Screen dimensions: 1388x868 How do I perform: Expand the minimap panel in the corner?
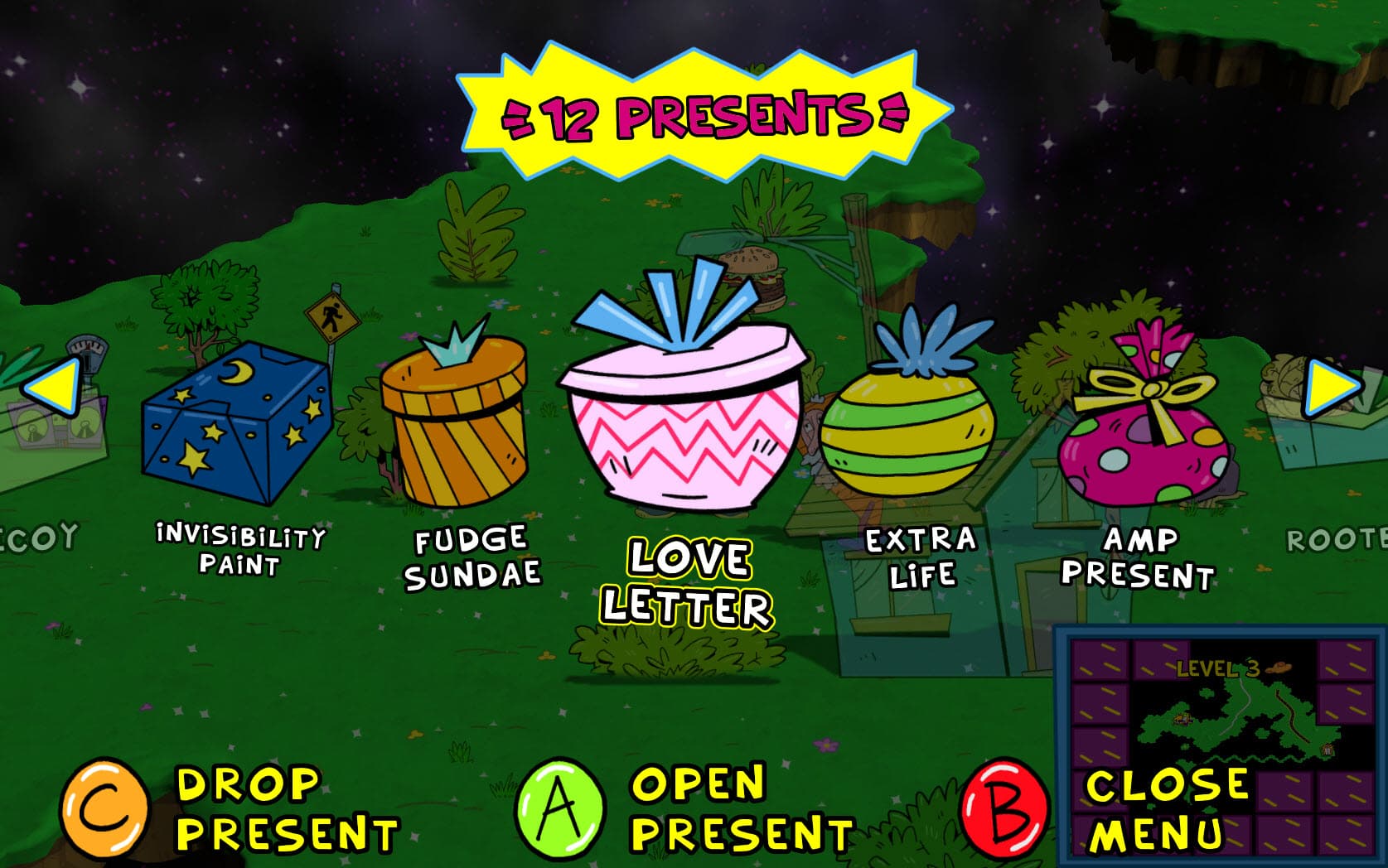(1218, 729)
